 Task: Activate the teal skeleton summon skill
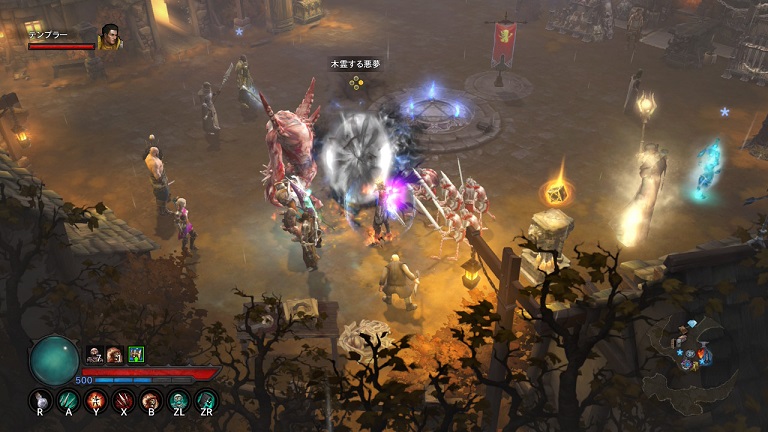tap(179, 400)
